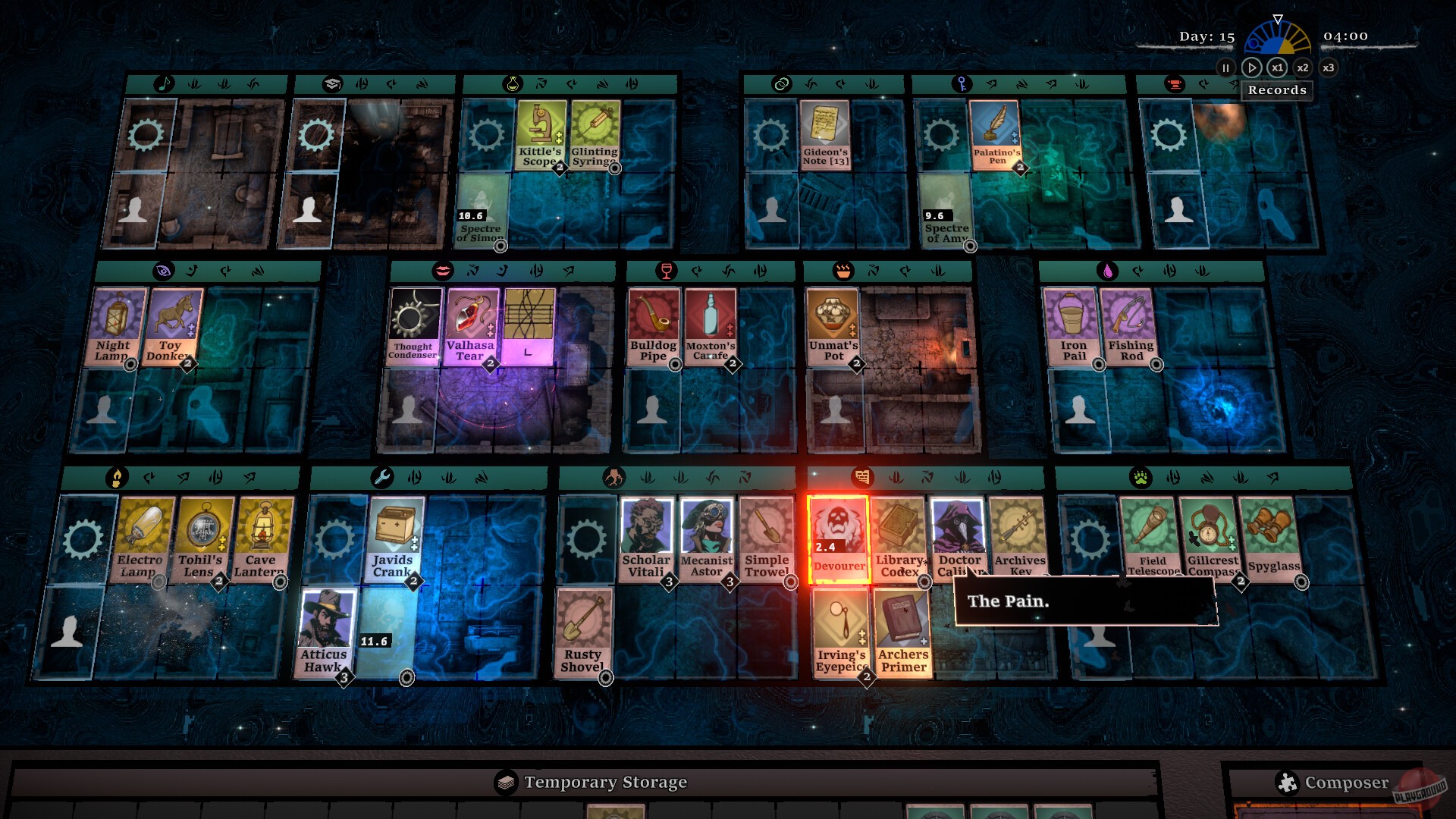Select the wrench icon above Javids Crank
The height and width of the screenshot is (819, 1456).
coord(381,478)
